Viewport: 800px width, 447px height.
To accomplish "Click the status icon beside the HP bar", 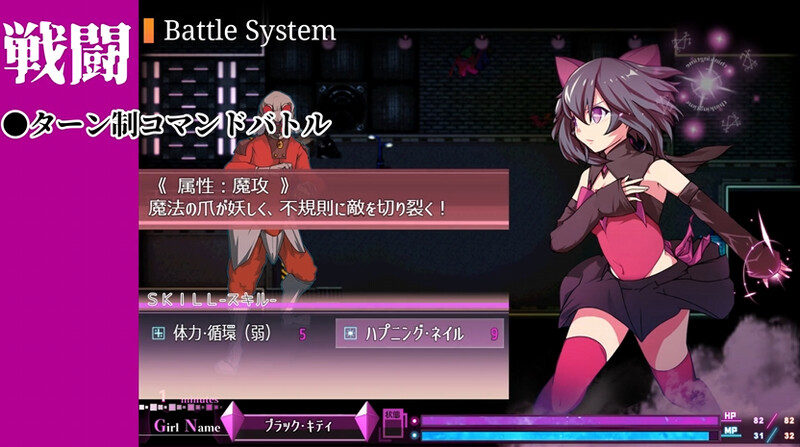I will pos(393,425).
